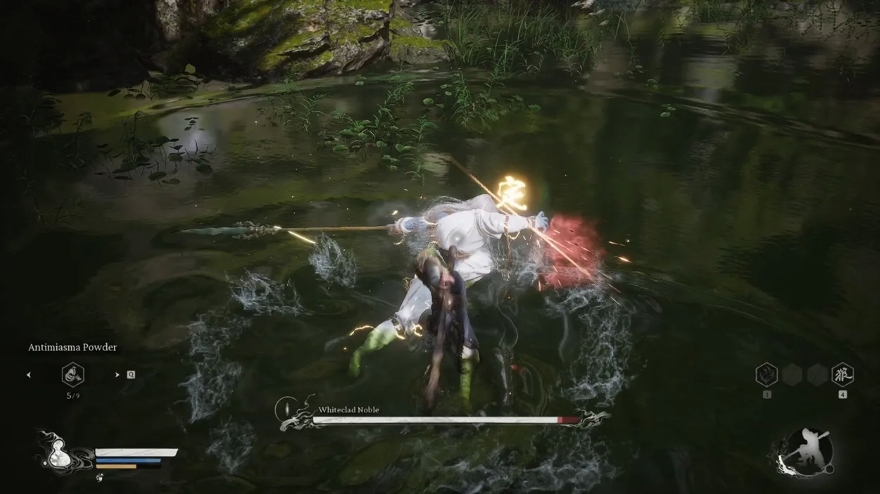880x494 pixels.
Task: Activate the first spell slot hexagon
Action: [x=766, y=374]
